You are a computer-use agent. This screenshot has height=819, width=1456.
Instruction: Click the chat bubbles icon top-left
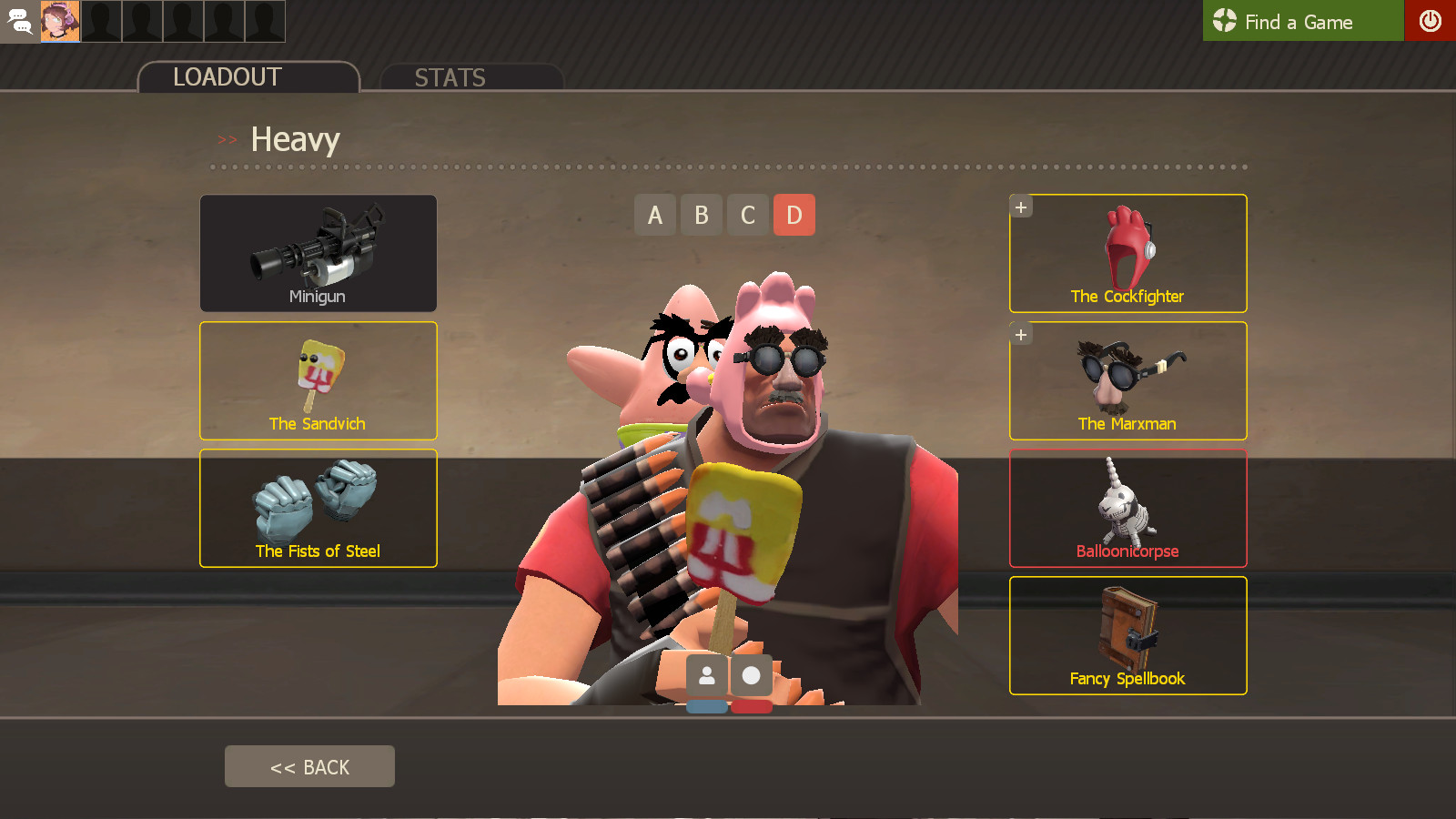click(x=19, y=21)
